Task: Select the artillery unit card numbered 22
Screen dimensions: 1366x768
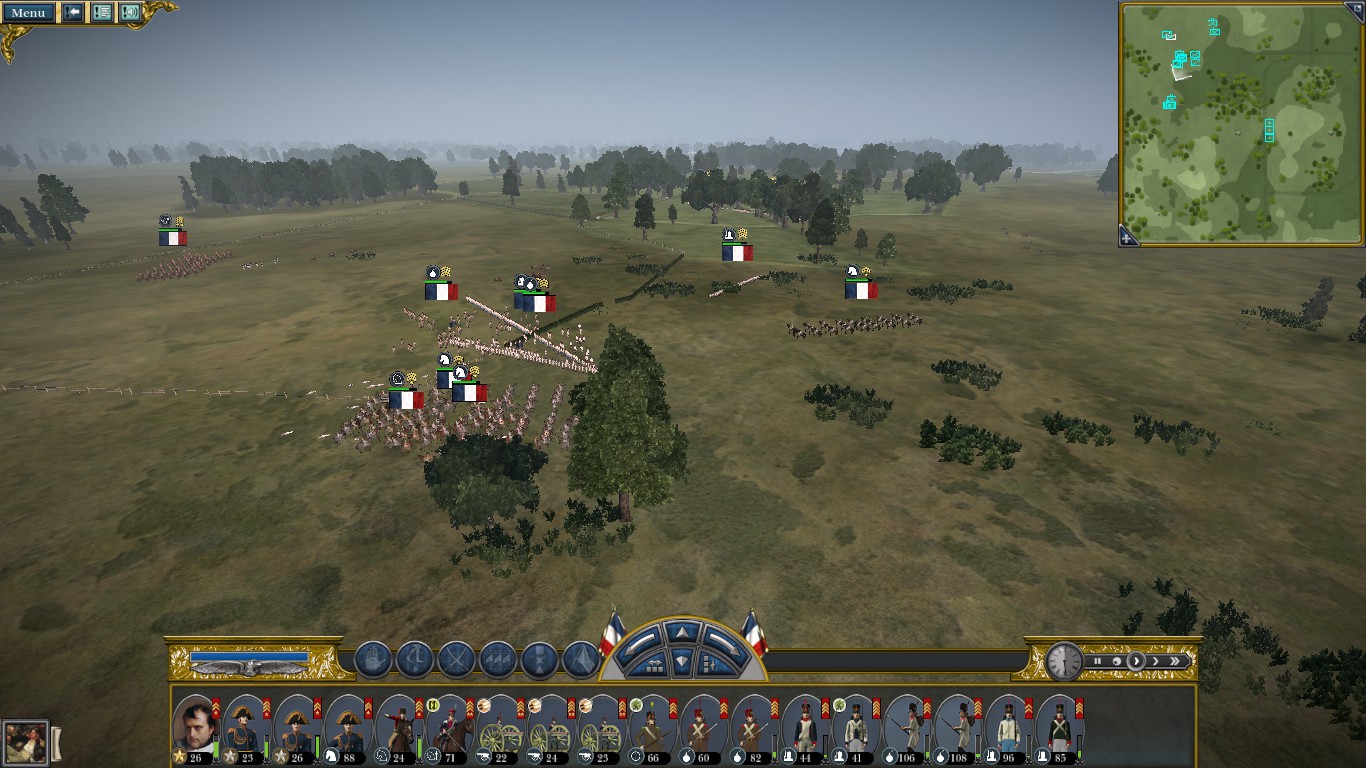Action: pyautogui.click(x=502, y=727)
